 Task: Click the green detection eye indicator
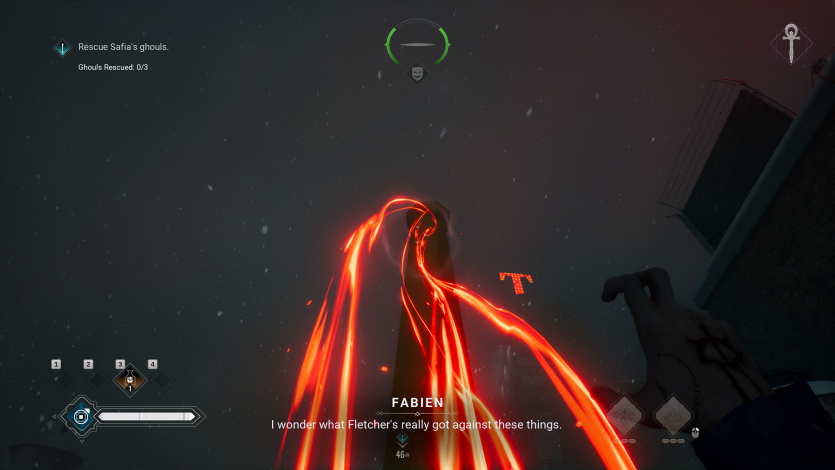coord(417,44)
